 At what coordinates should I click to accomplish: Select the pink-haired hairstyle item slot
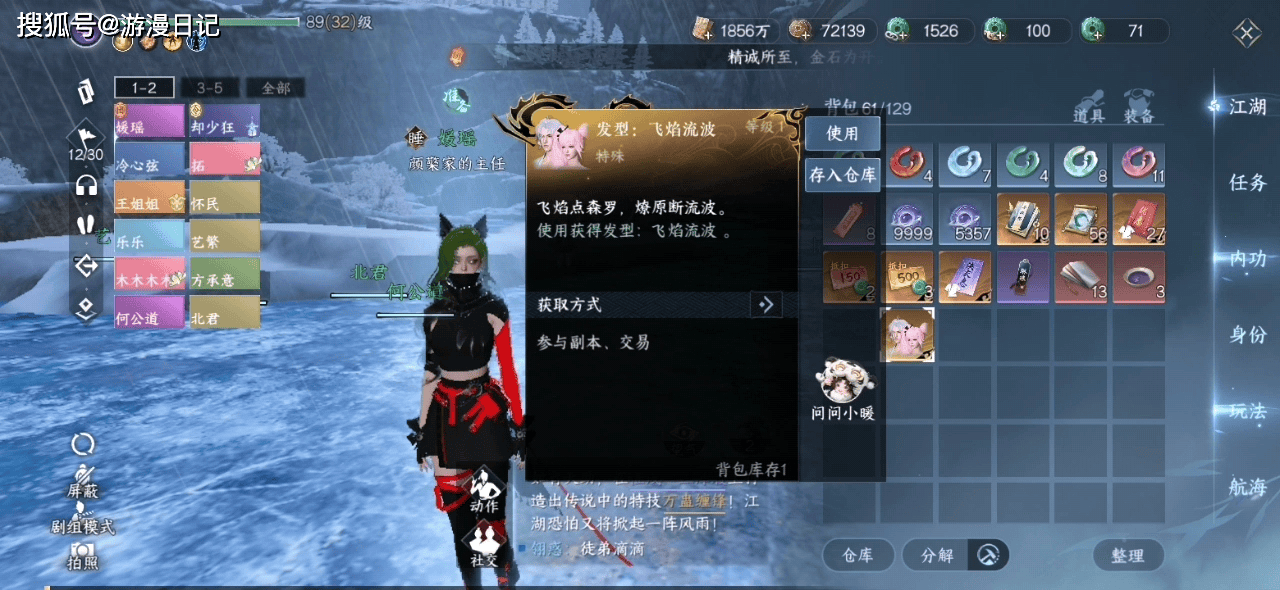(x=907, y=334)
